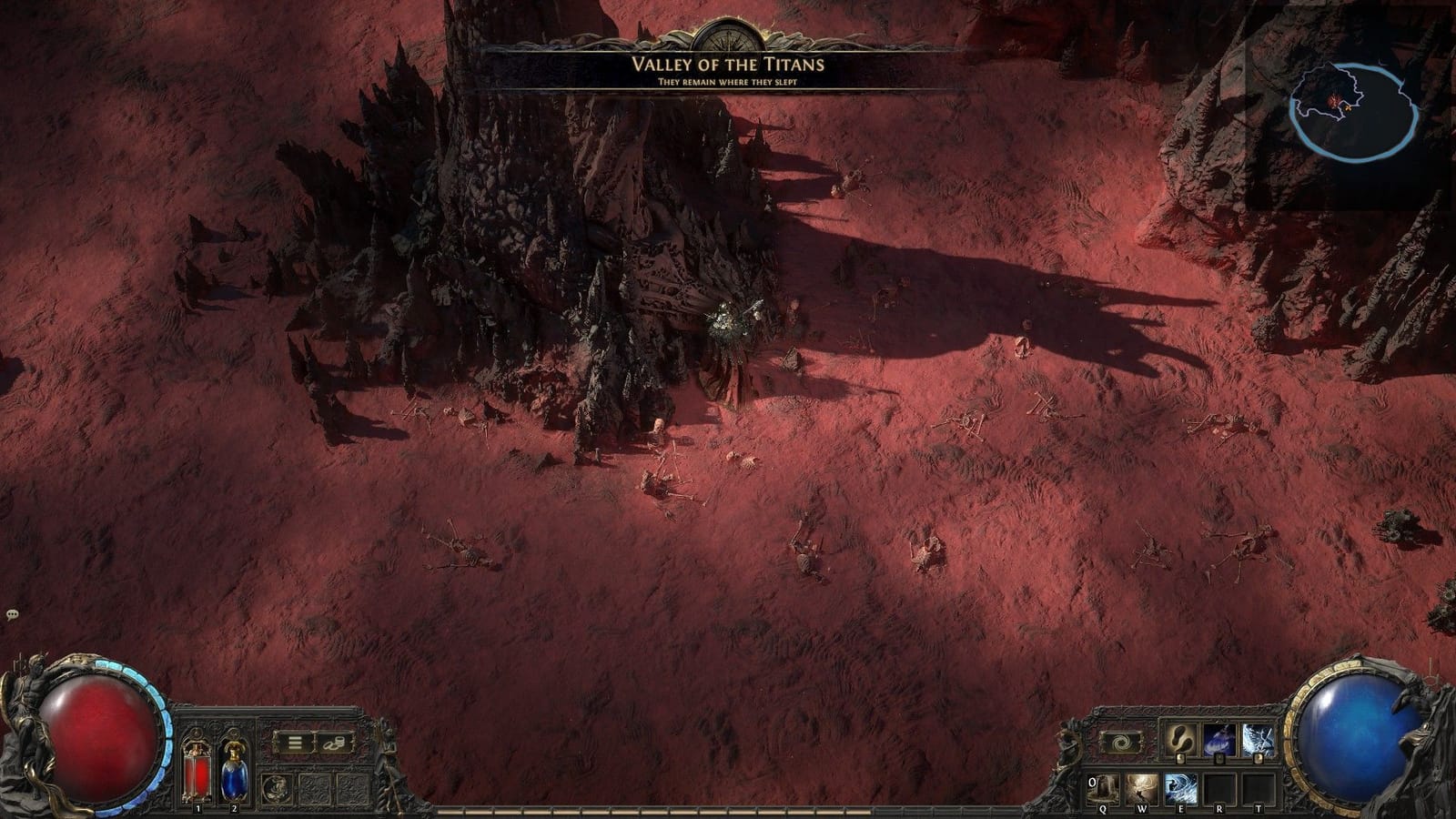Cast the totem skill bound to Q

point(1102,787)
